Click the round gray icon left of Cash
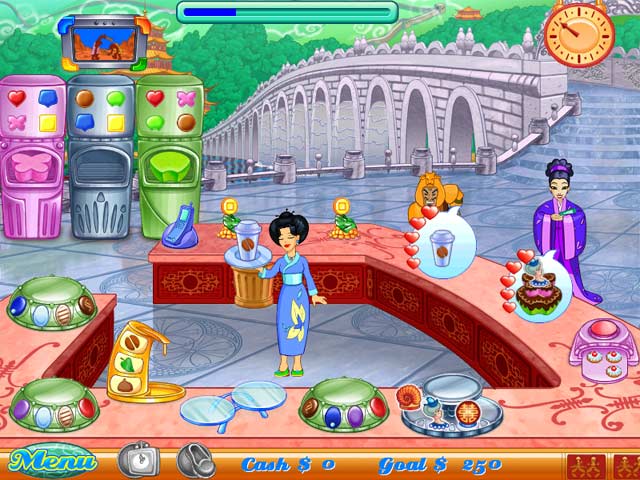The image size is (640, 480). click(196, 460)
